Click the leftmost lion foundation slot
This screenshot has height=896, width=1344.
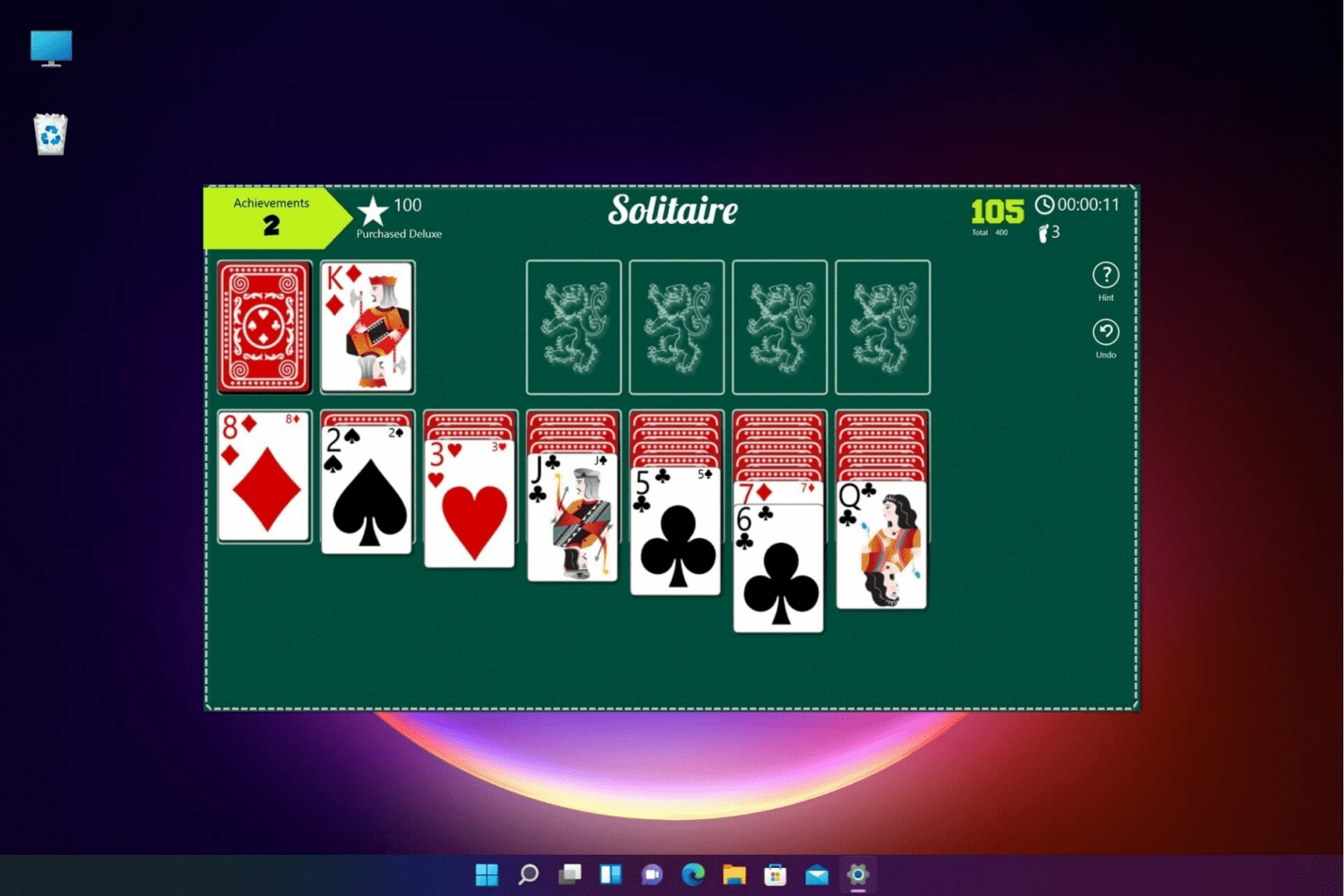(x=573, y=326)
